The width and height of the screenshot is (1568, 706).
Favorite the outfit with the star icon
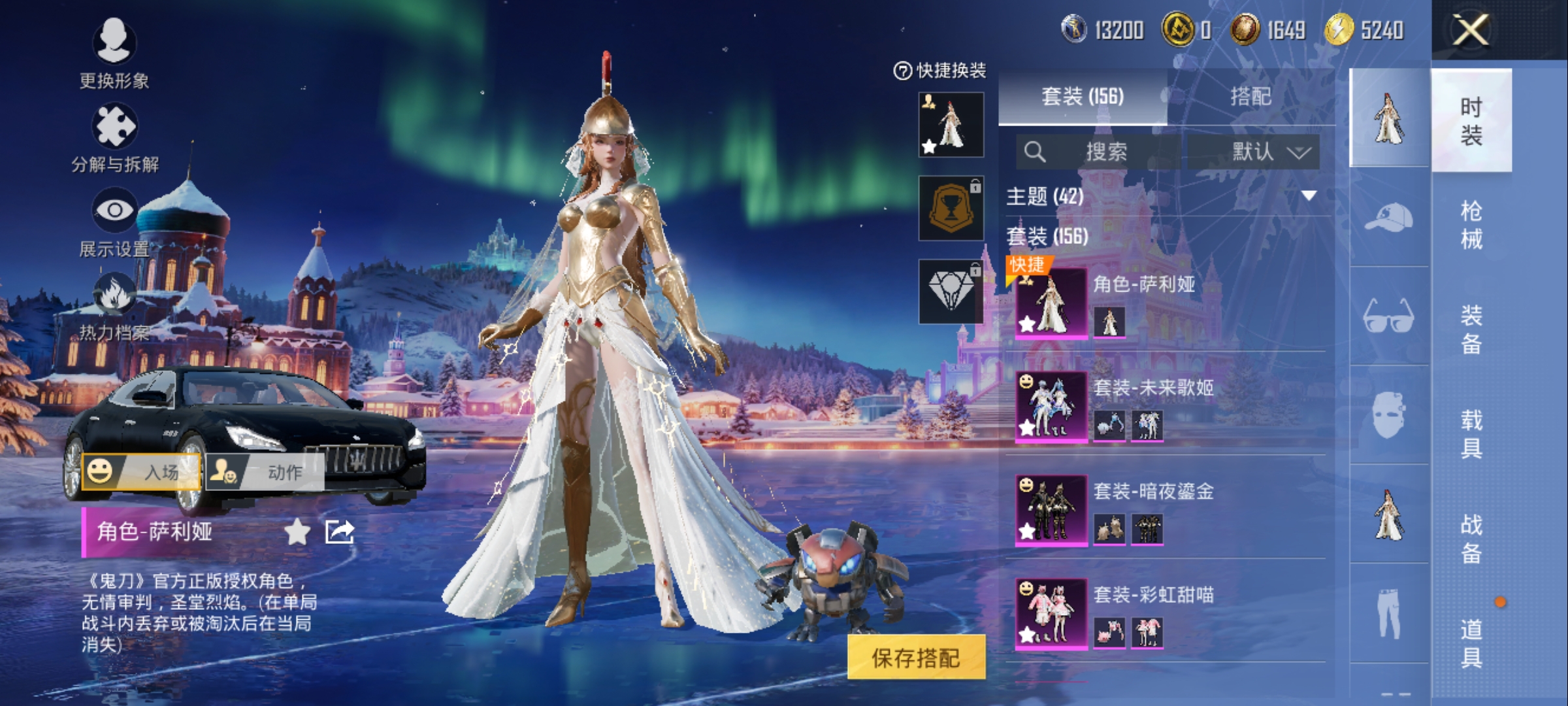pyautogui.click(x=297, y=532)
